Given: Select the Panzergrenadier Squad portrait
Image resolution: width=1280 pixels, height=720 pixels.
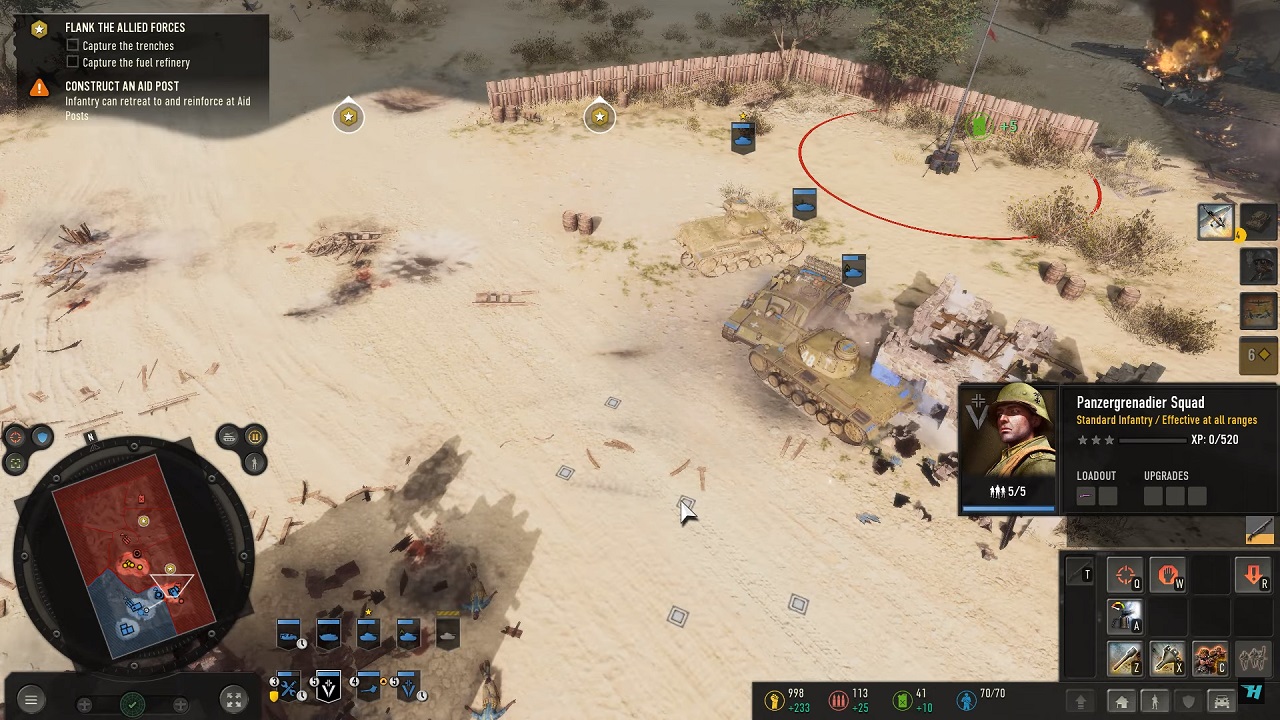Looking at the screenshot, I should (x=1007, y=445).
